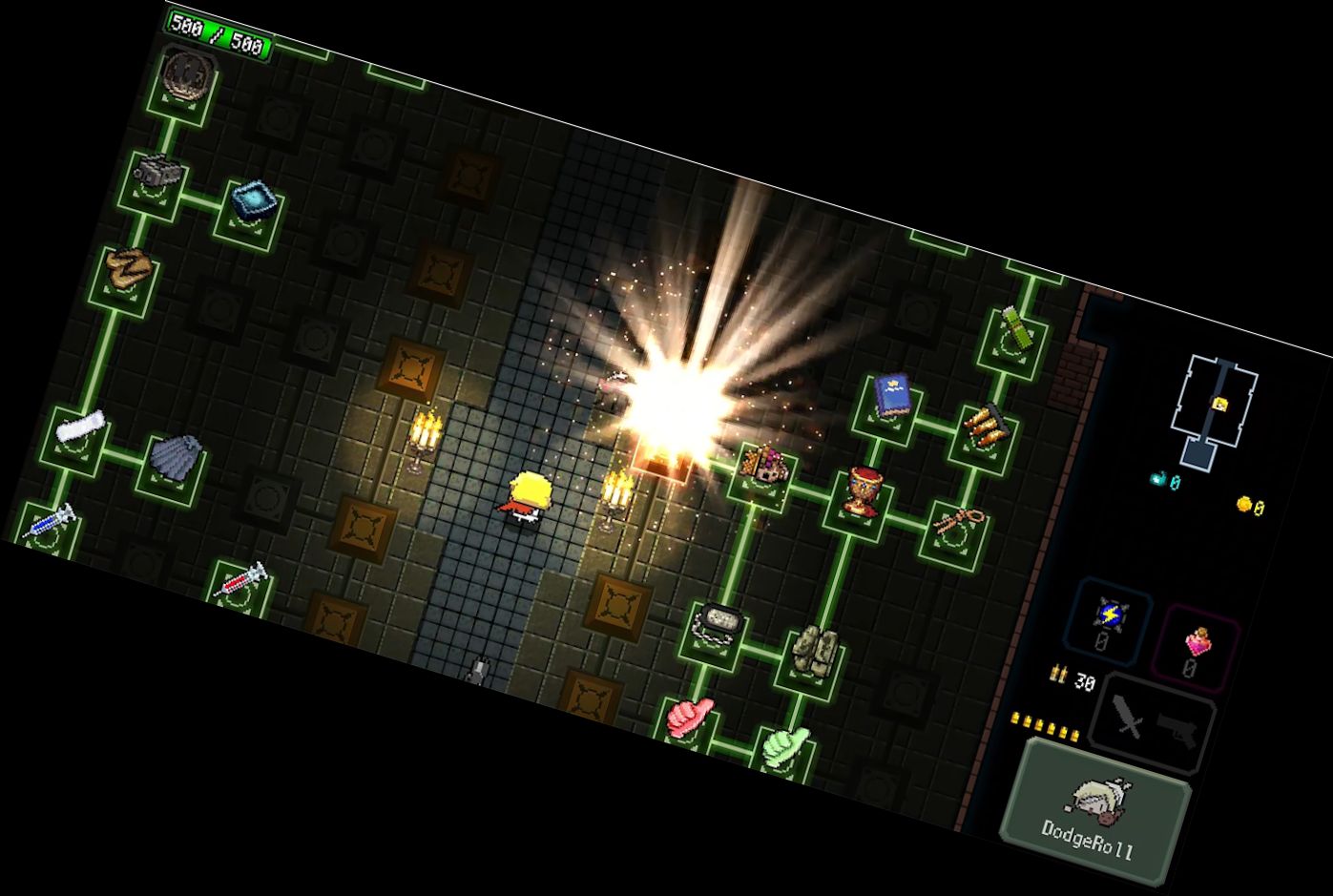
Task: Select the red thumbs-up node
Action: coord(689,718)
